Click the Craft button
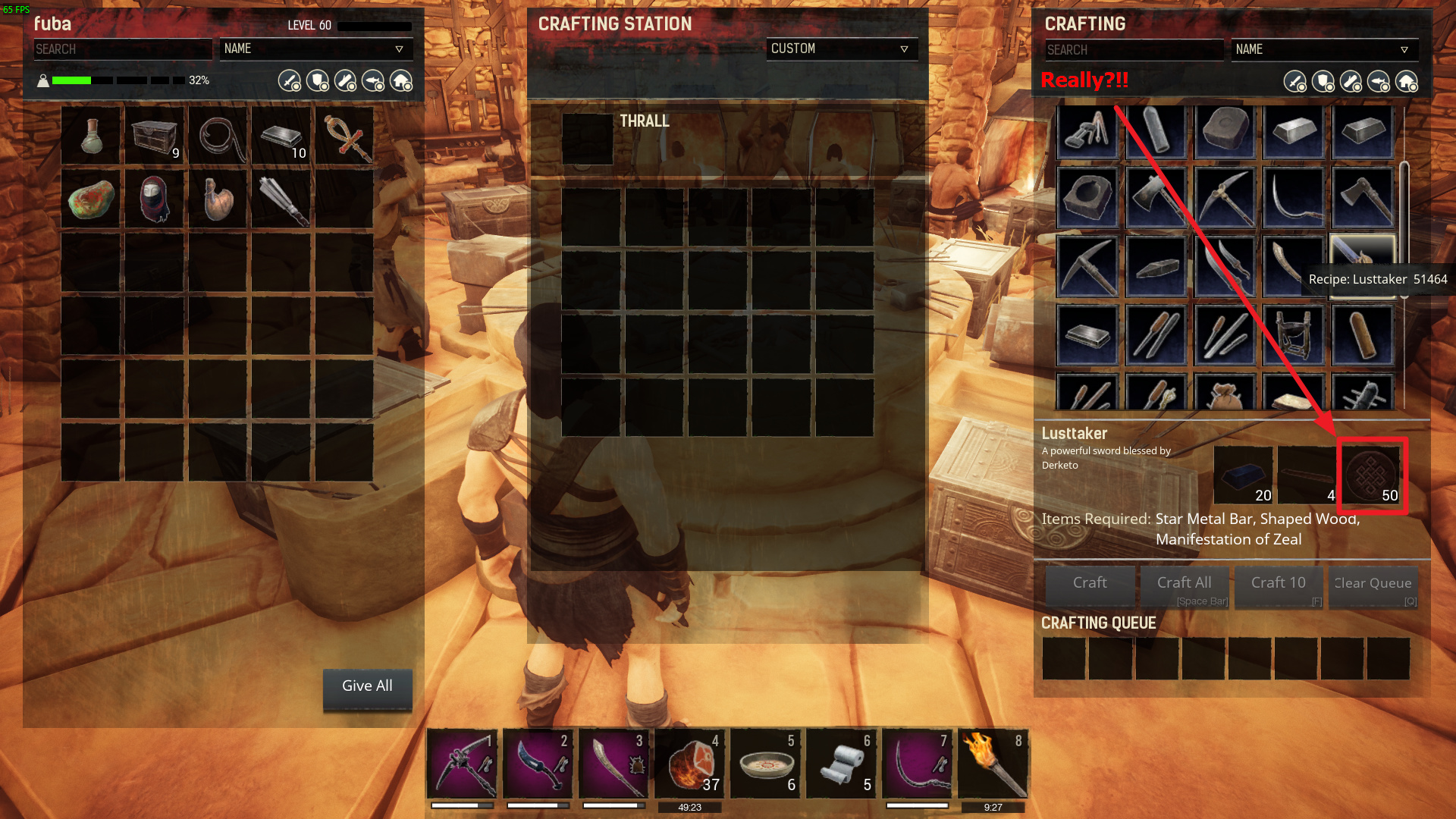Image resolution: width=1456 pixels, height=819 pixels. 1090,584
